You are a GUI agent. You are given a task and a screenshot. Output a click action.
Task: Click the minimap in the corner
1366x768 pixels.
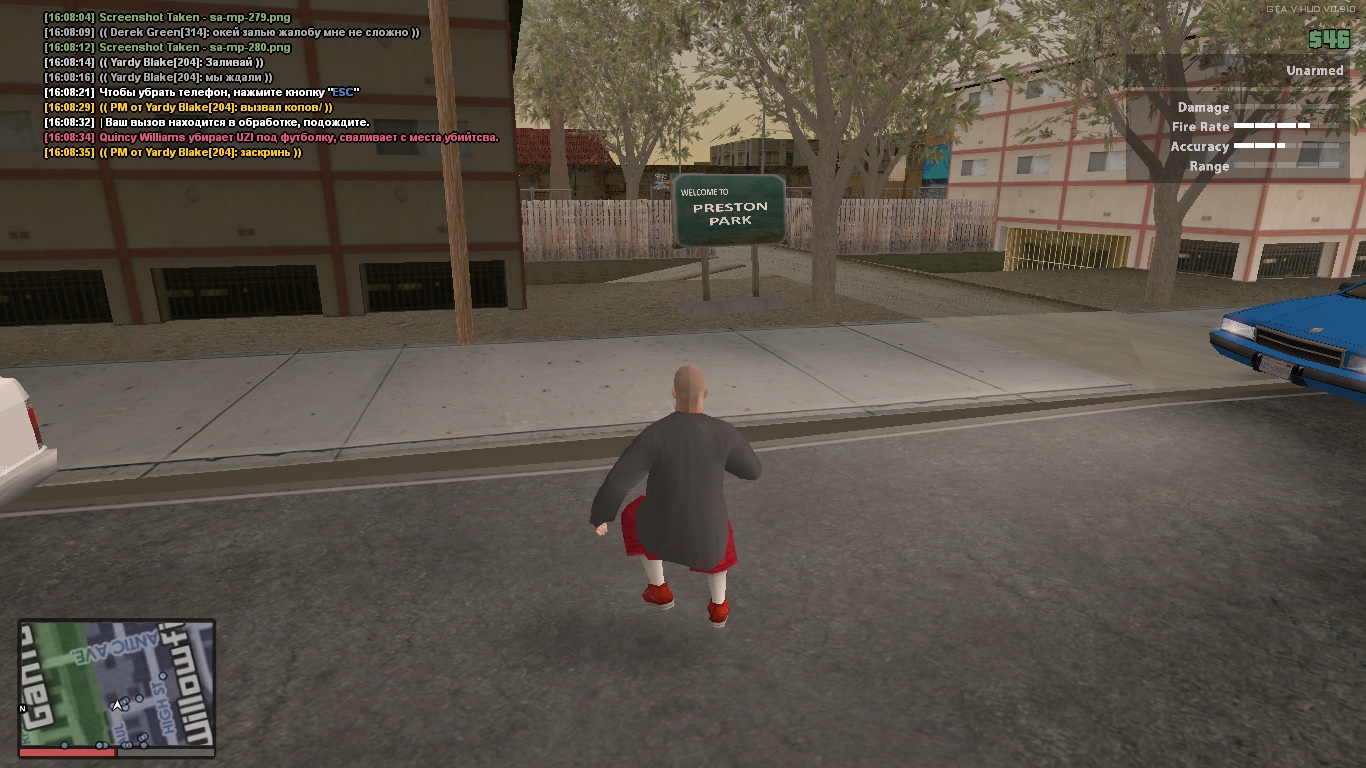(x=117, y=683)
